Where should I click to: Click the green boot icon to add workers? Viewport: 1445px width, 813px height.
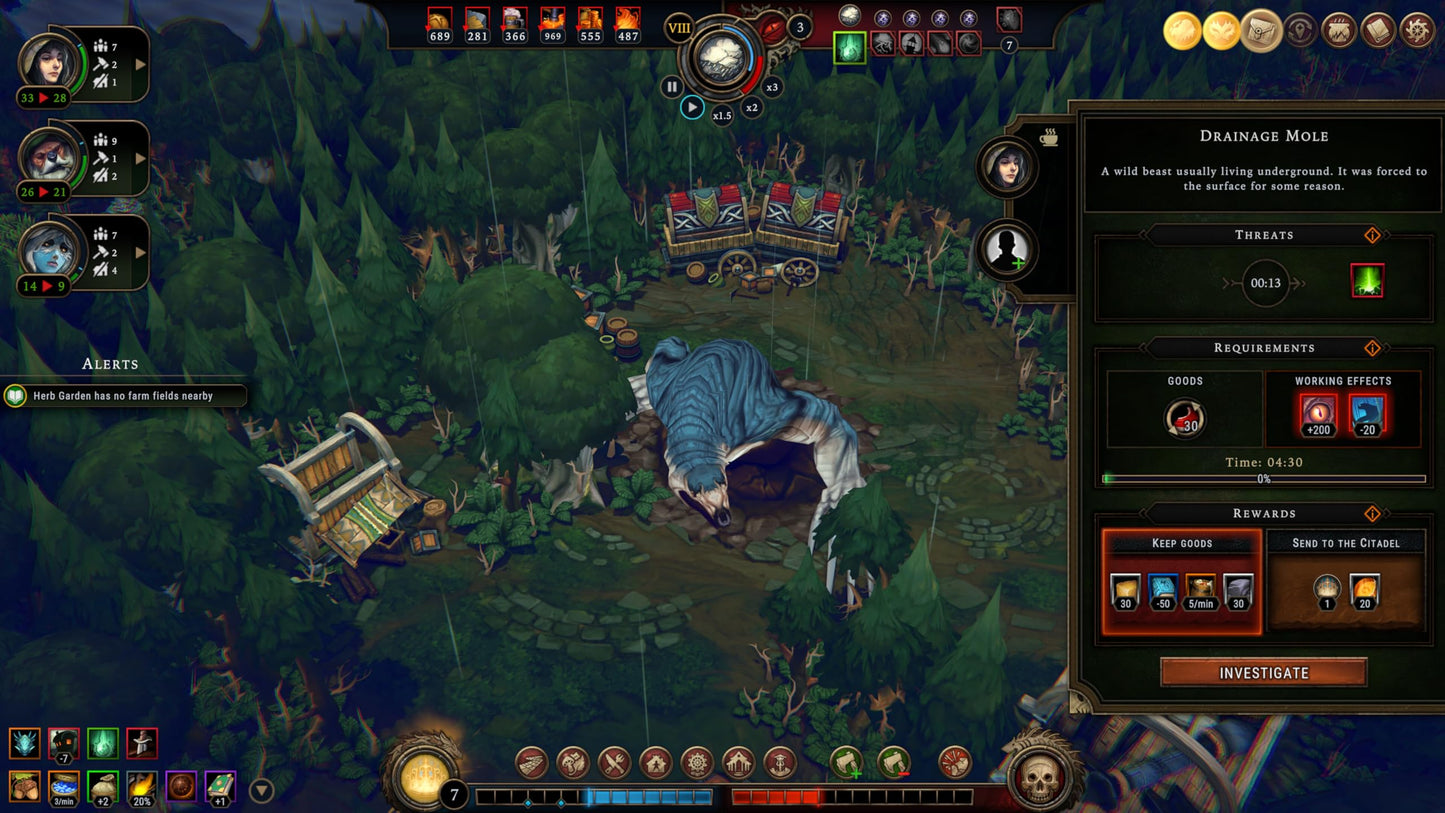tap(846, 762)
